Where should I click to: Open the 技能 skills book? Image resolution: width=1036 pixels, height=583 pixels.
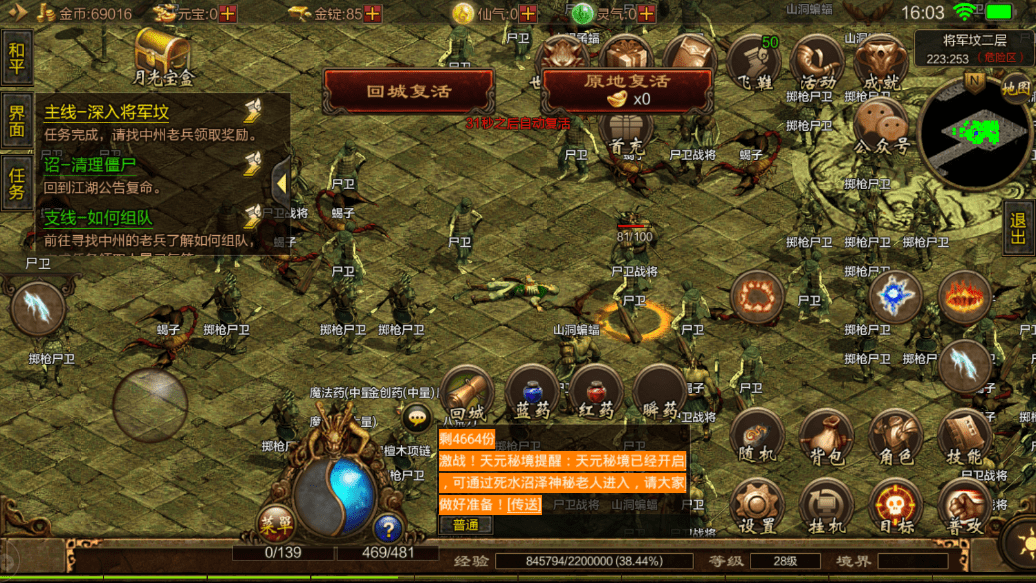(x=965, y=437)
